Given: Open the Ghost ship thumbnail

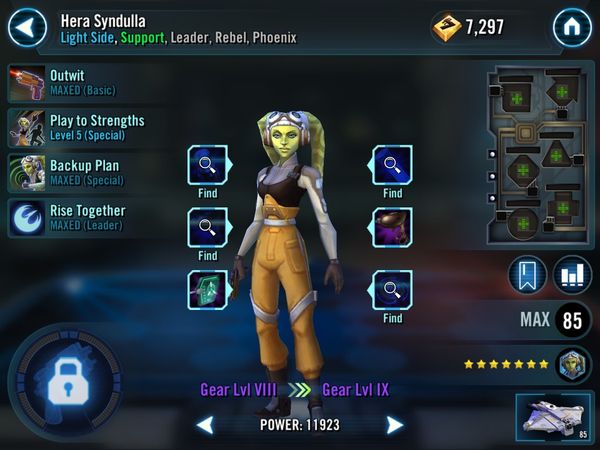Looking at the screenshot, I should 553,416.
